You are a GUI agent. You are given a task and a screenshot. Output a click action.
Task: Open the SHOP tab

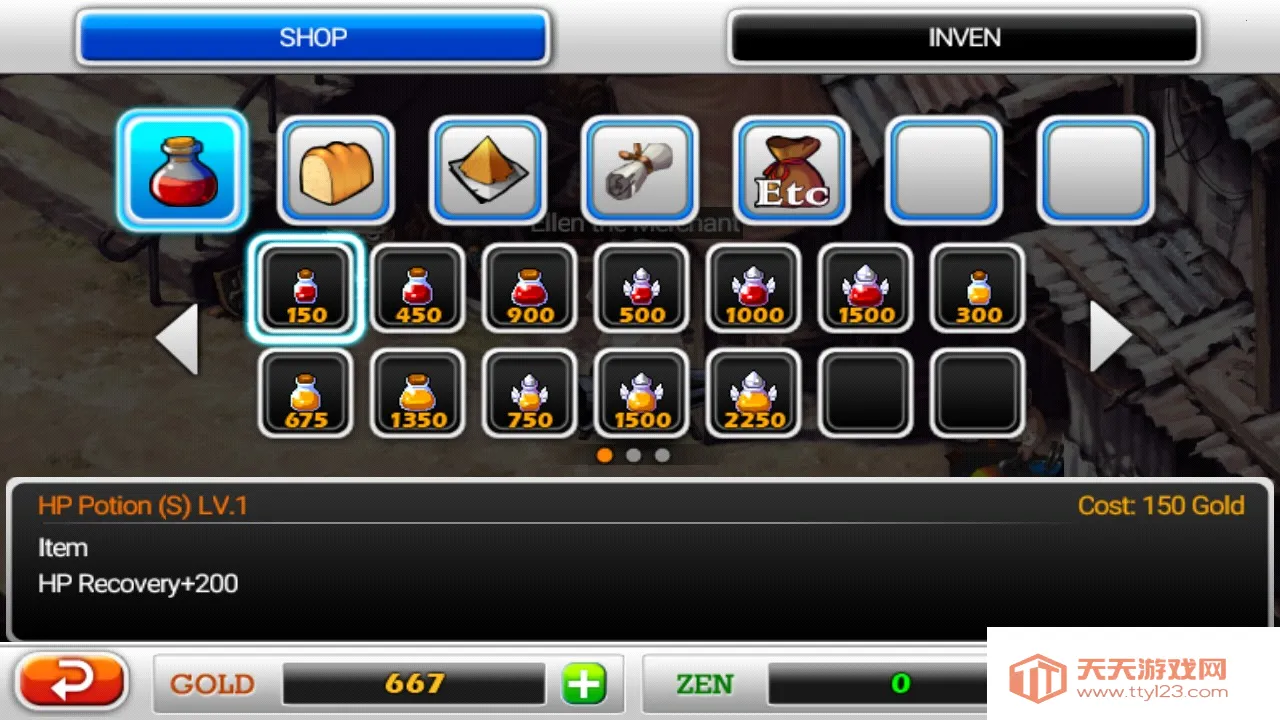point(313,37)
